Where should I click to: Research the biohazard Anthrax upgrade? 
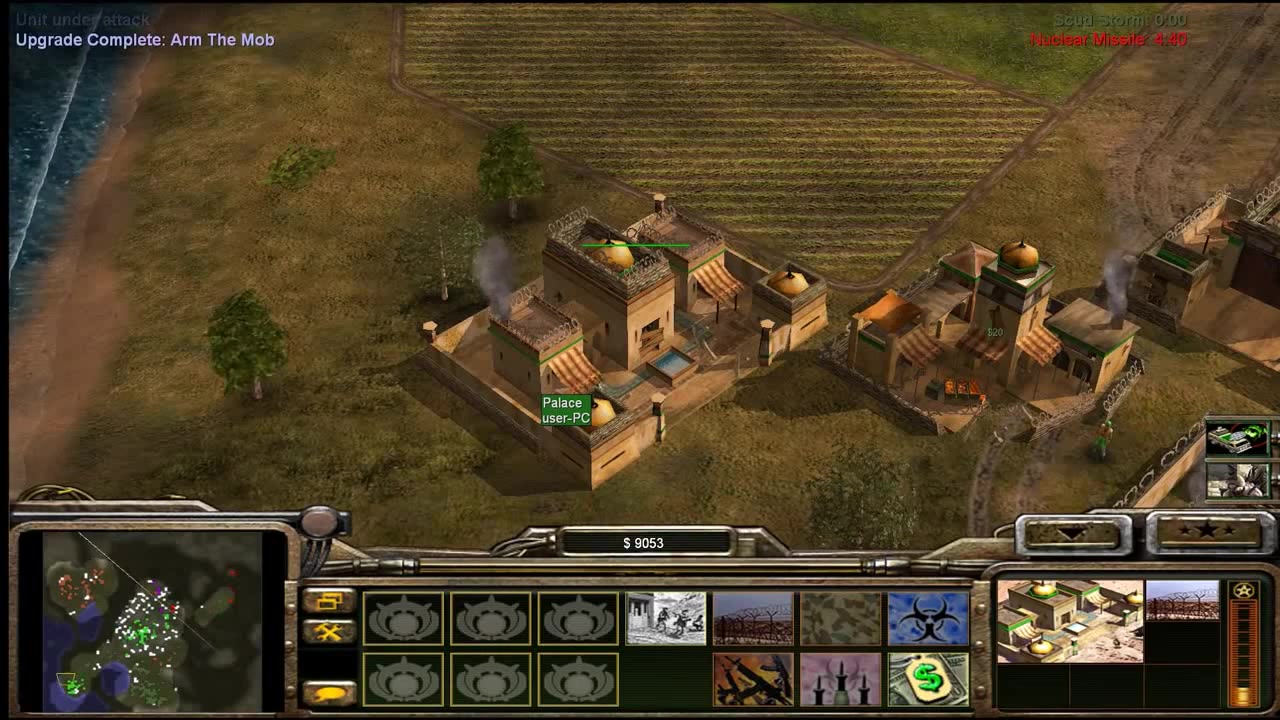pos(928,618)
